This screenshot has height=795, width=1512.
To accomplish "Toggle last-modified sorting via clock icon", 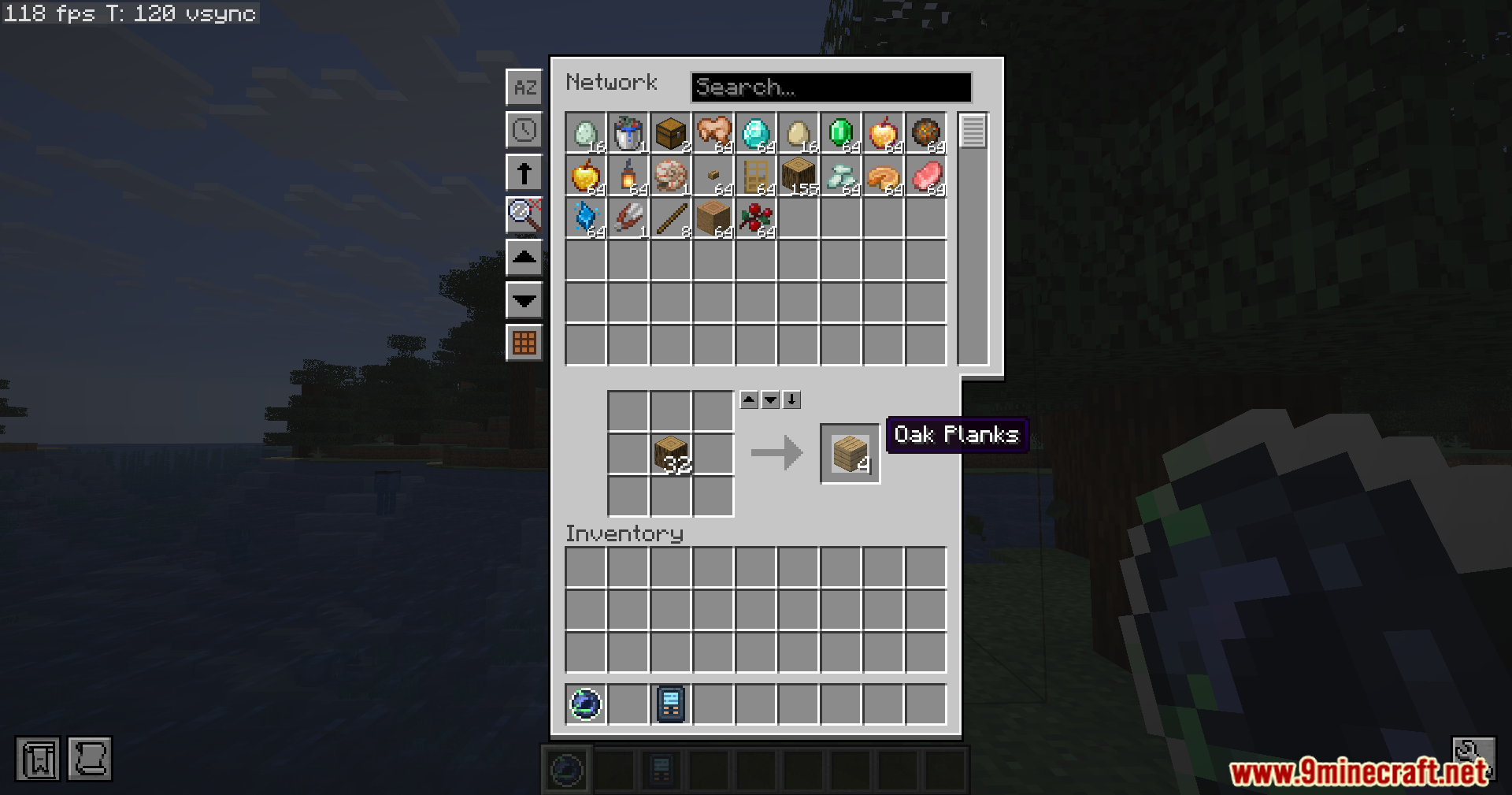I will click(x=524, y=130).
